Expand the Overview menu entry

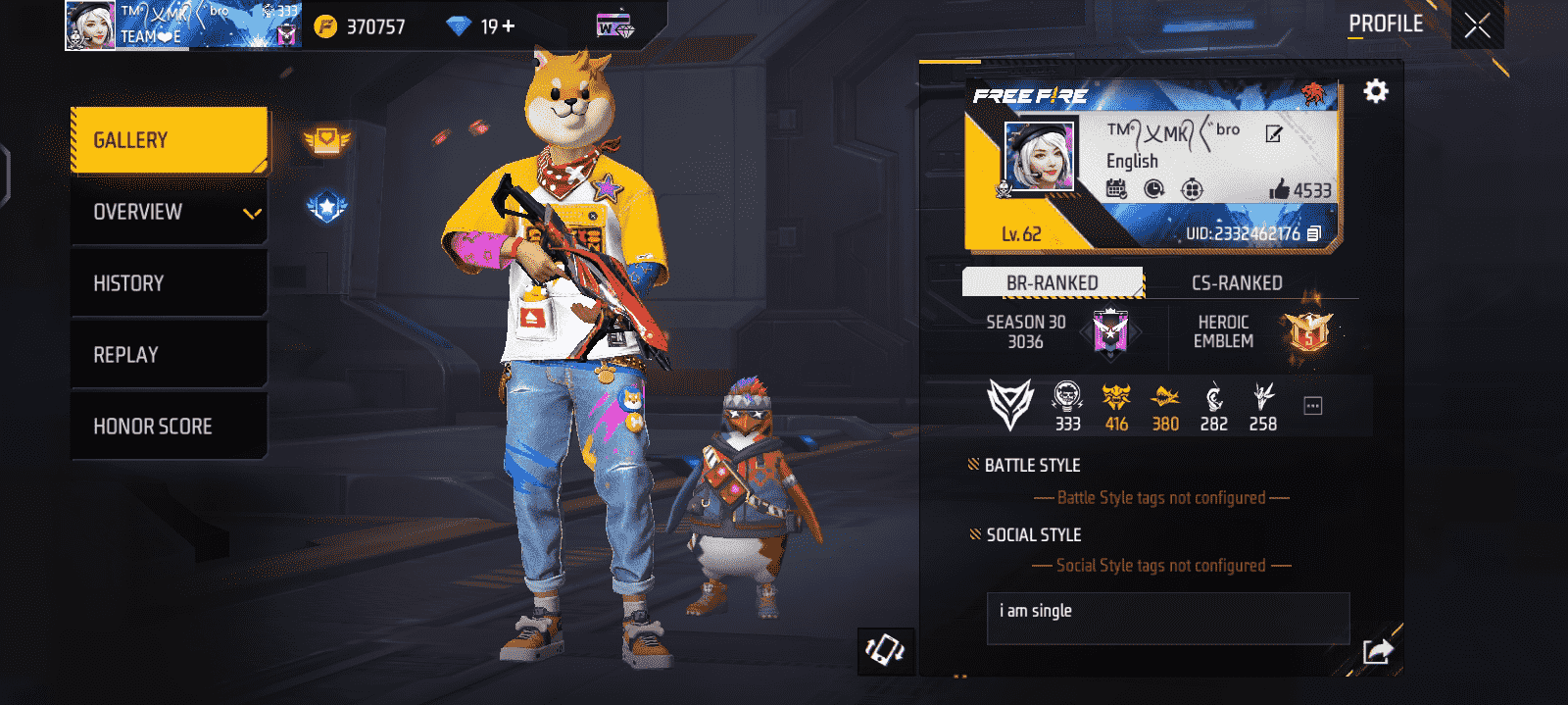pos(169,212)
